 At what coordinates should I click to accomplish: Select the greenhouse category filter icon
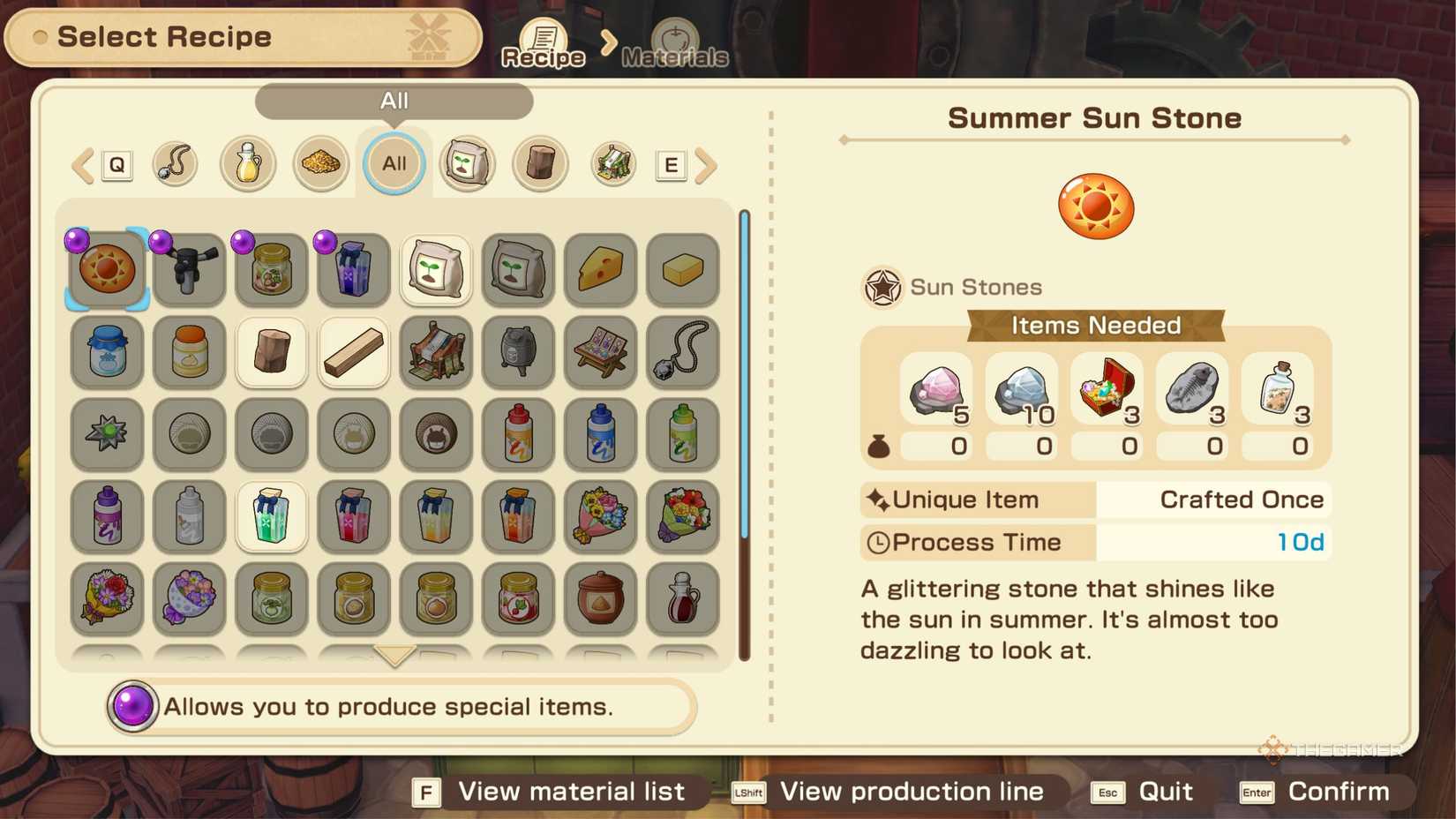(x=612, y=163)
